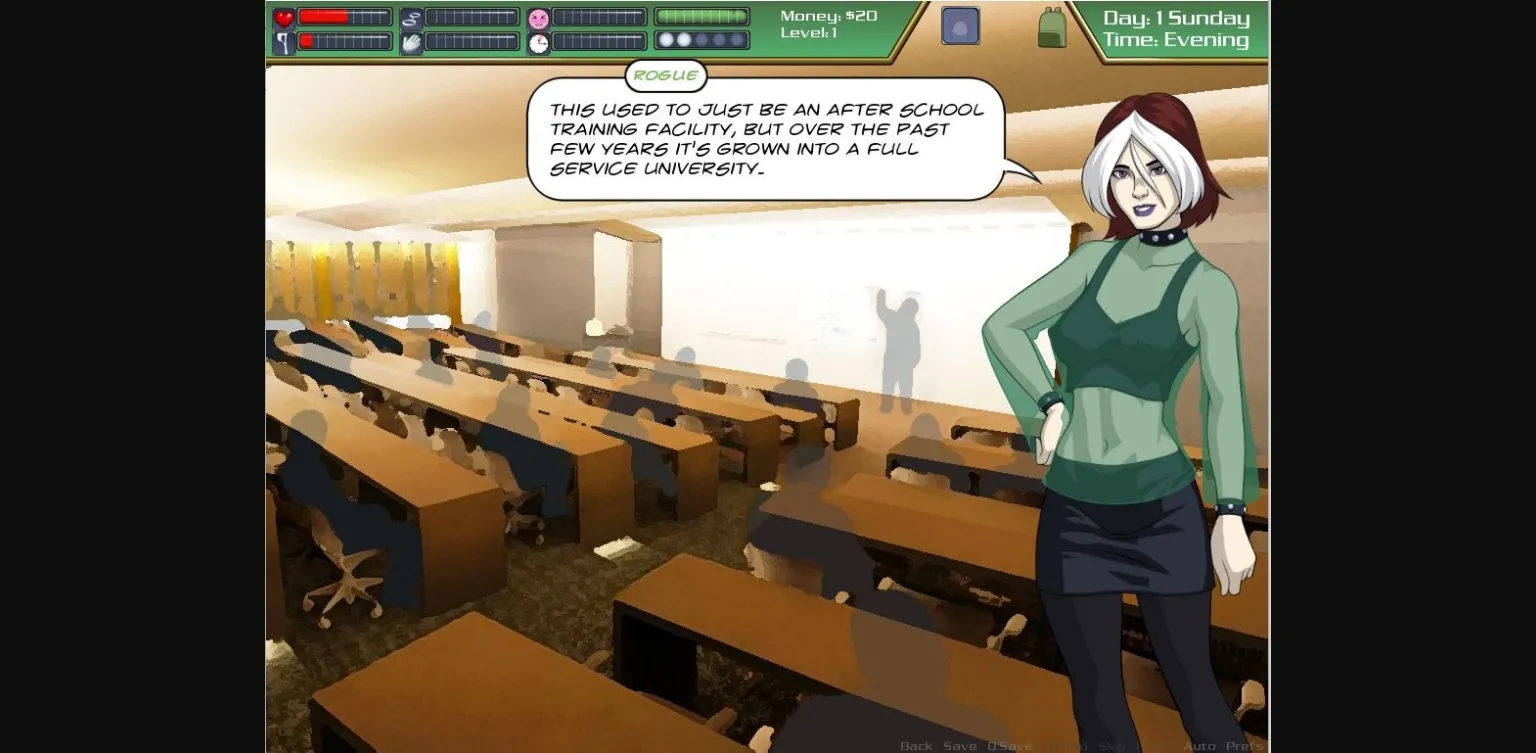Click the Day 1 Sunday time display

click(1175, 17)
